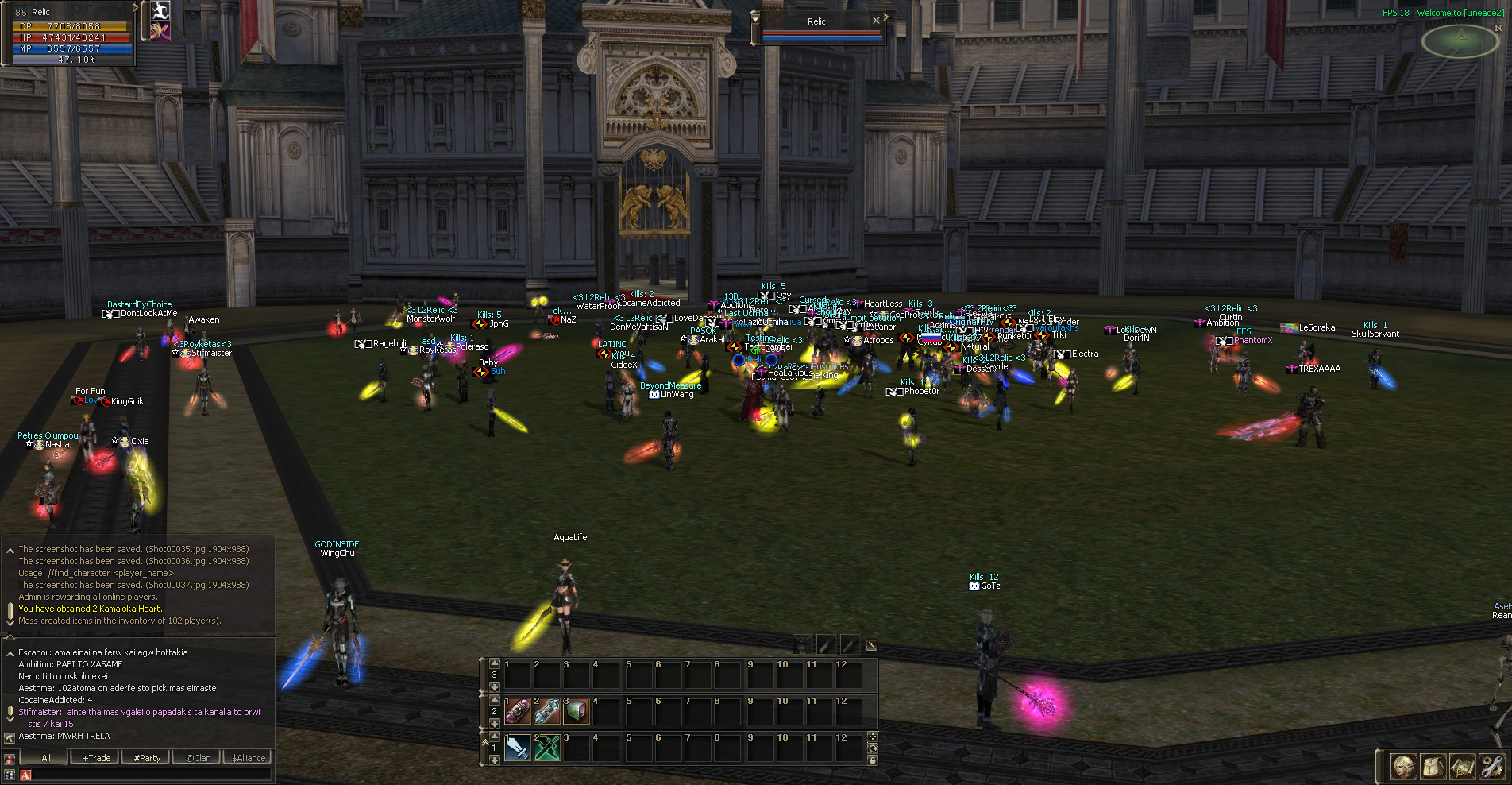Open the system menu wrench icon
This screenshot has height=785, width=1512.
coord(1491,767)
